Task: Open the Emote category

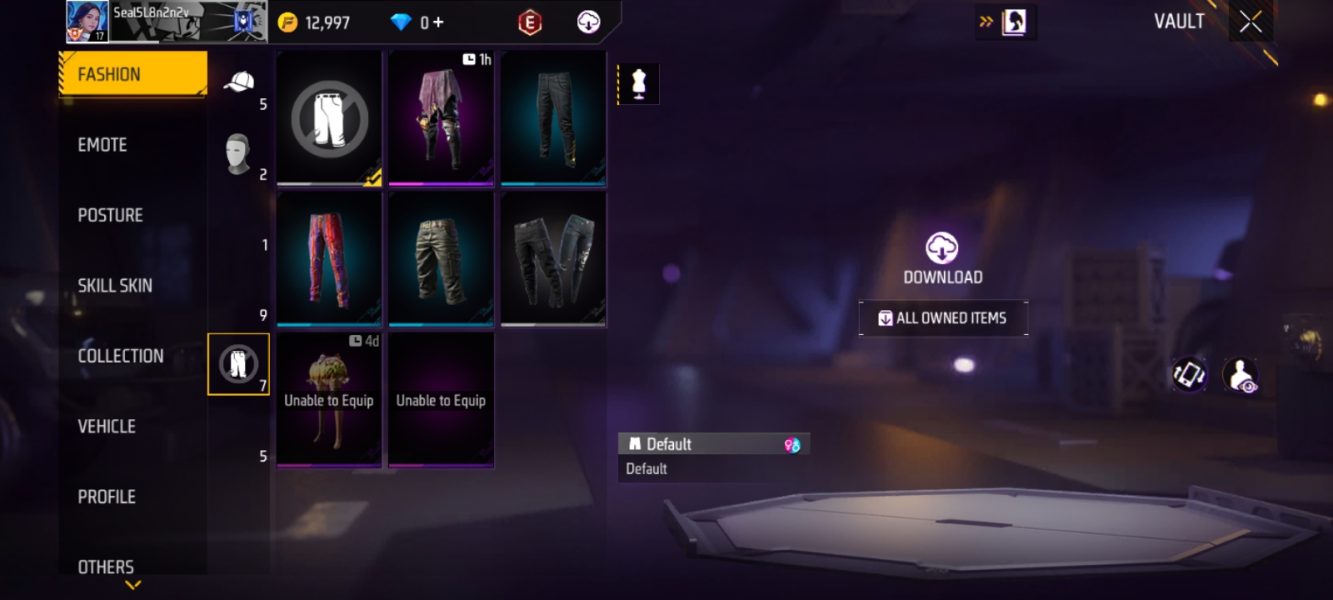Action: (103, 145)
